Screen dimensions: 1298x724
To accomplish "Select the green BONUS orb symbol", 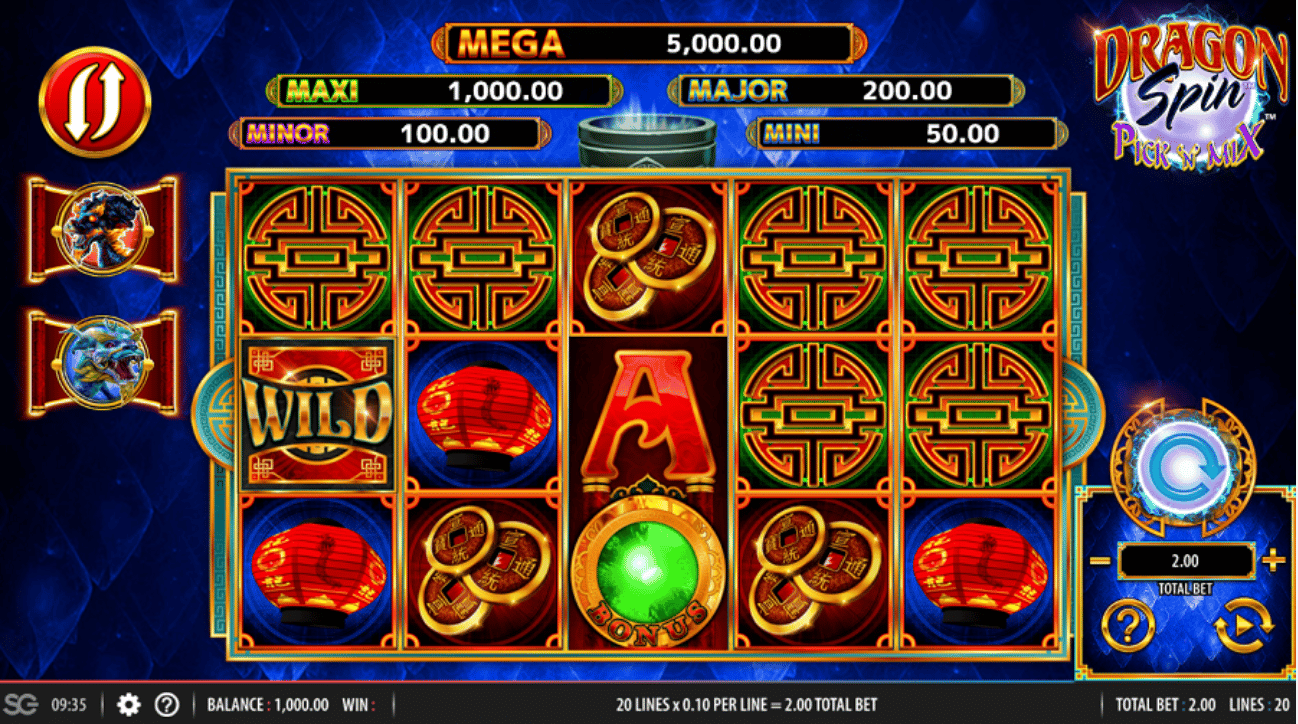I will [648, 570].
